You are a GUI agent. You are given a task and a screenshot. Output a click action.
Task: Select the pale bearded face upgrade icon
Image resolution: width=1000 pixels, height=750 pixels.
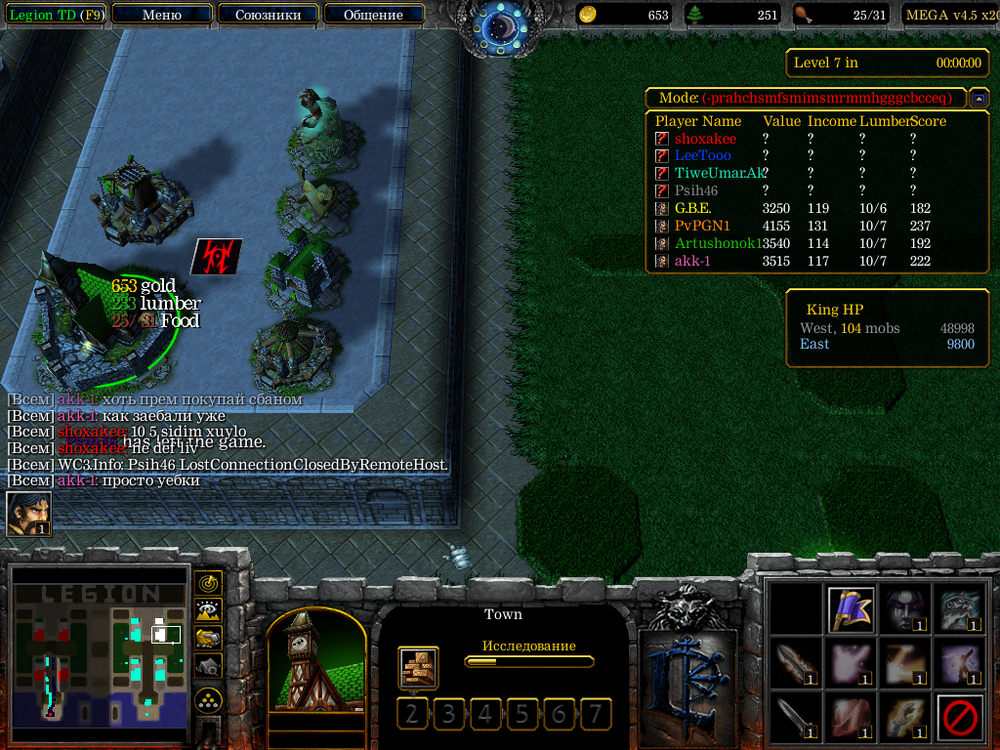coord(959,609)
